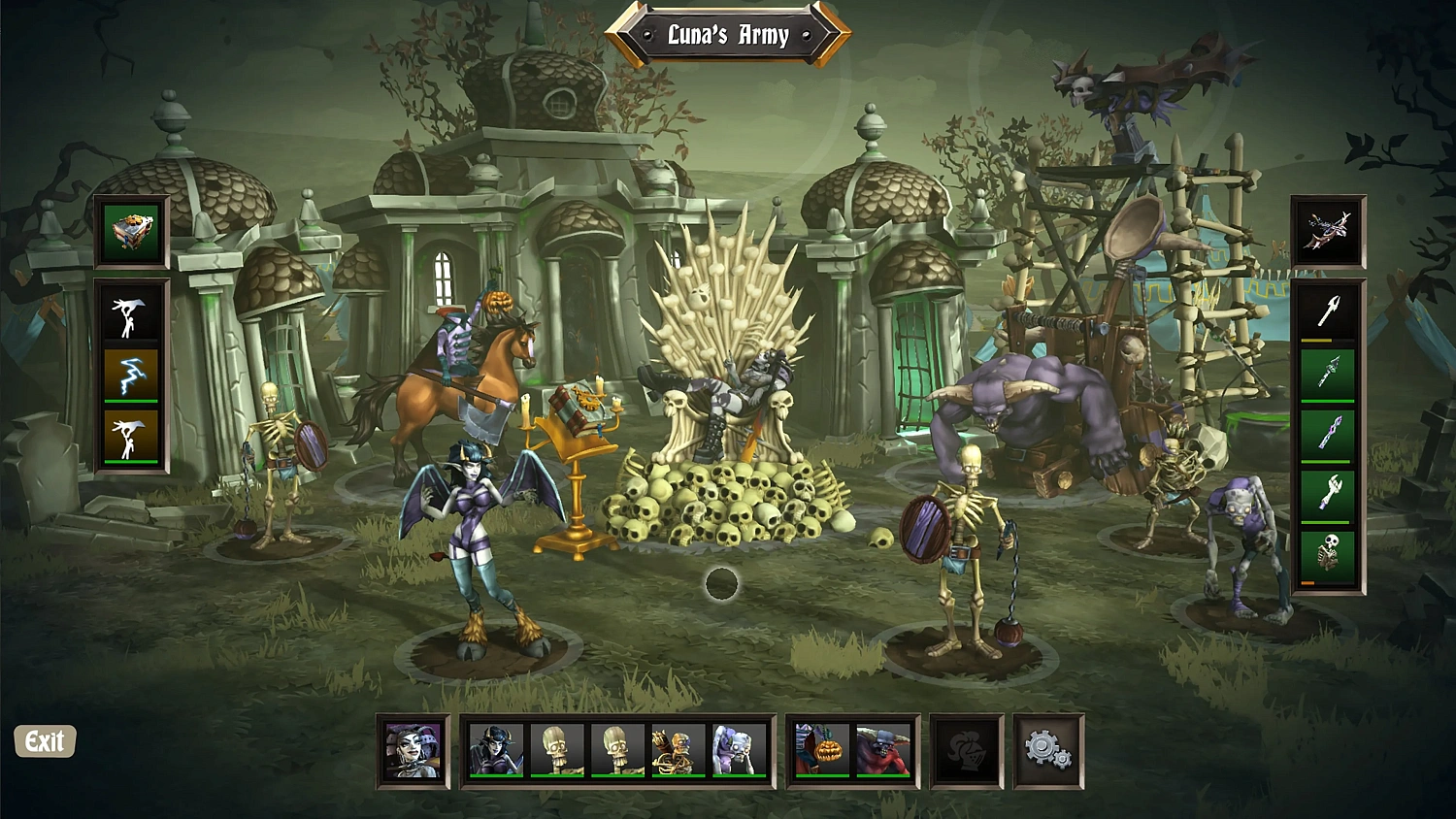The height and width of the screenshot is (819, 1456).
Task: Pick the bone wrench weapon icon
Action: (x=1332, y=490)
